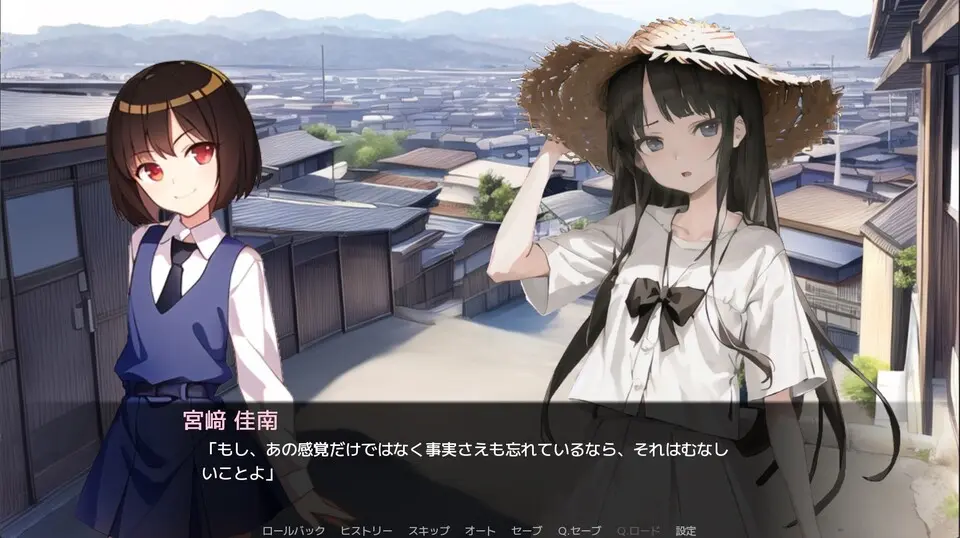This screenshot has width=960, height=538.
Task: Toggle オート (auto) advance mode
Action: 481,530
